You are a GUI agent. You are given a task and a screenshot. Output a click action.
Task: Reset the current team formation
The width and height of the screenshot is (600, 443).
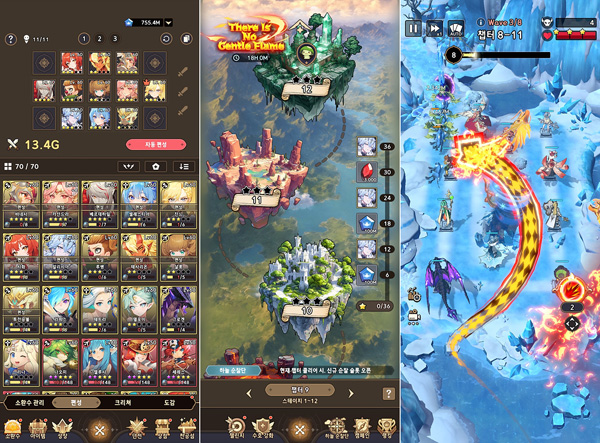[x=164, y=39]
